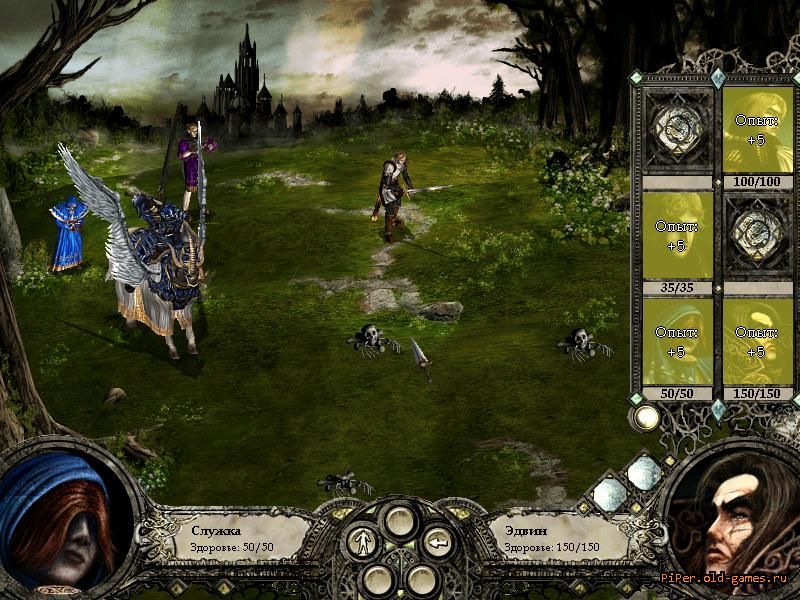
Task: Choose the unit portrait showing 50/50 health
Action: [x=677, y=342]
